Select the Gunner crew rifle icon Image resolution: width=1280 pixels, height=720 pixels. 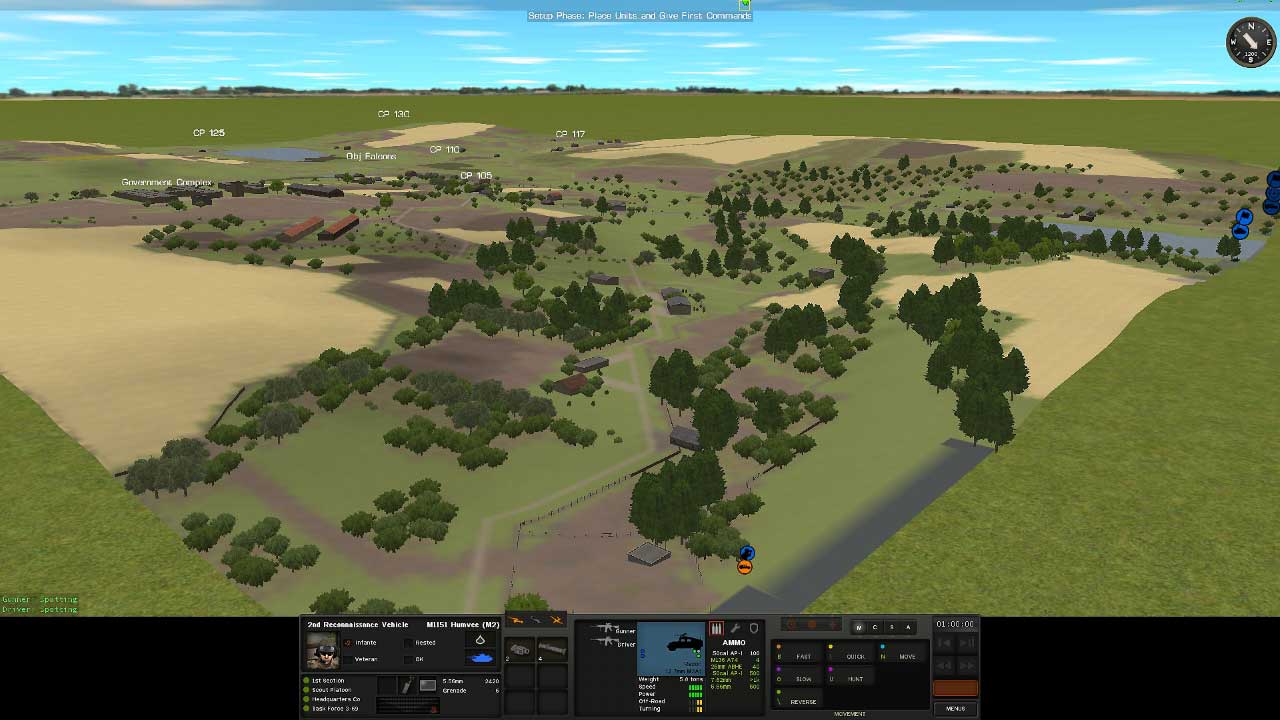click(x=604, y=629)
